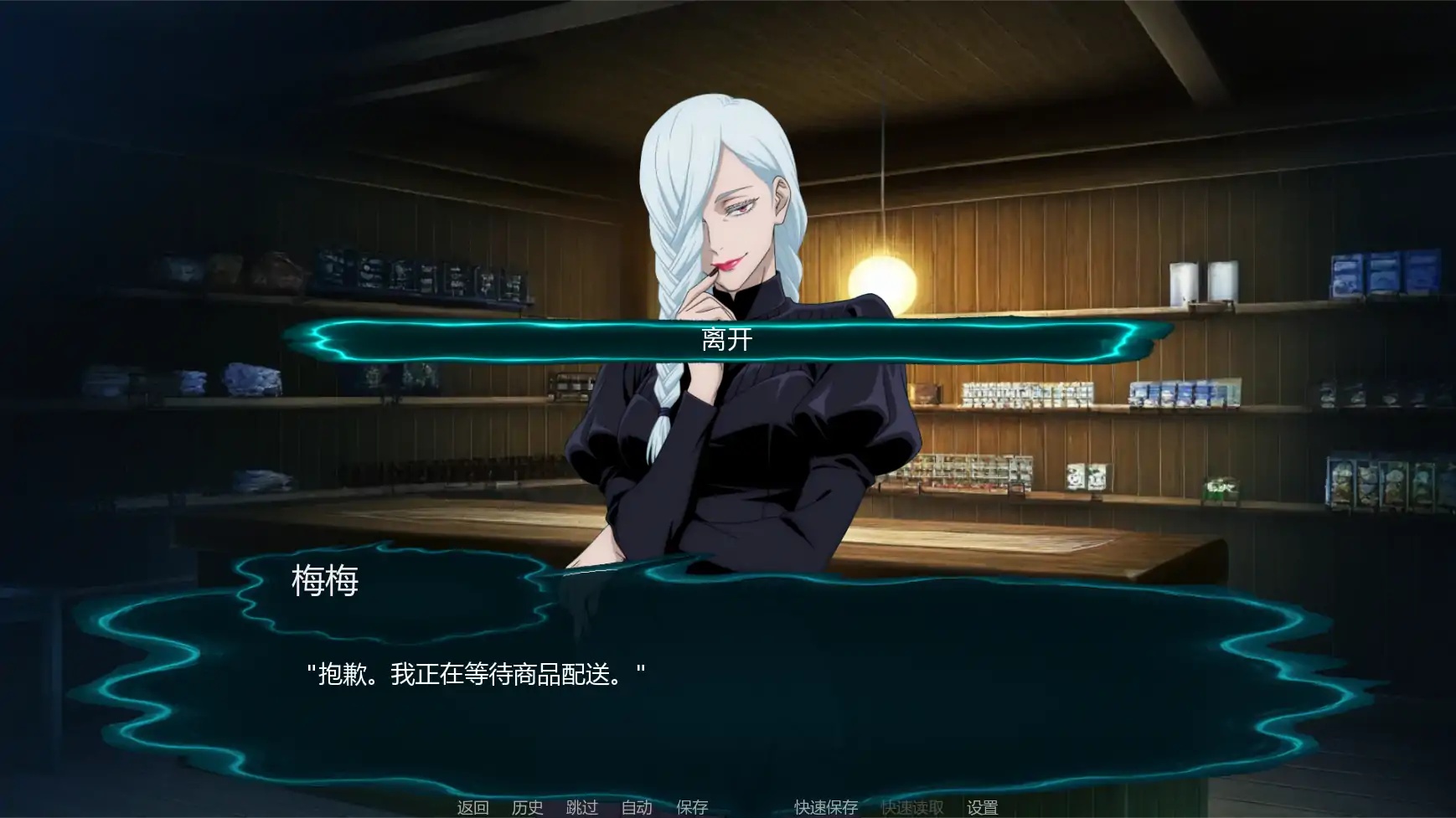This screenshot has height=818, width=1456.
Task: Open the 设置 settings menu
Action: coord(984,809)
